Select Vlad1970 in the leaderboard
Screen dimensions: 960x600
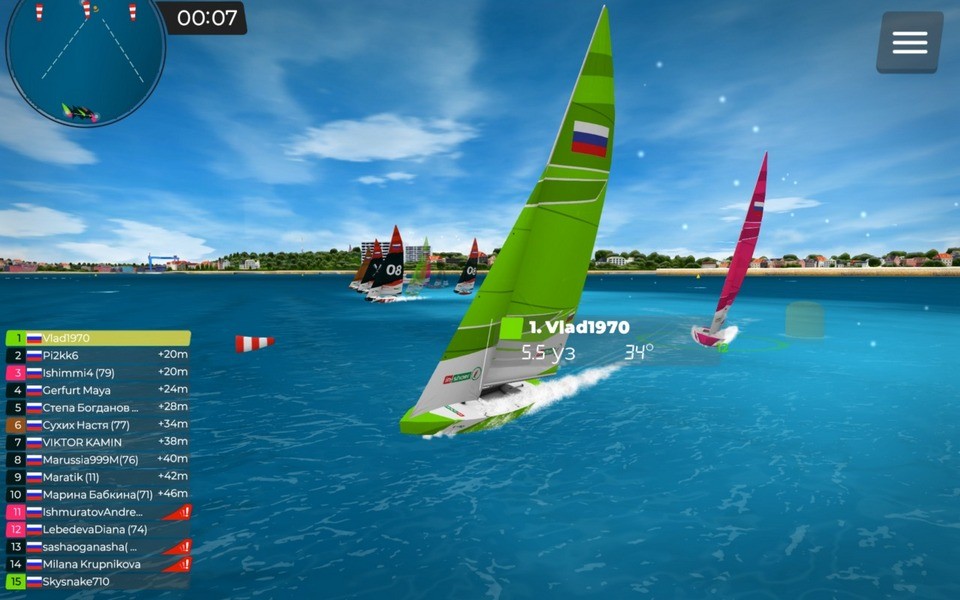click(98, 338)
